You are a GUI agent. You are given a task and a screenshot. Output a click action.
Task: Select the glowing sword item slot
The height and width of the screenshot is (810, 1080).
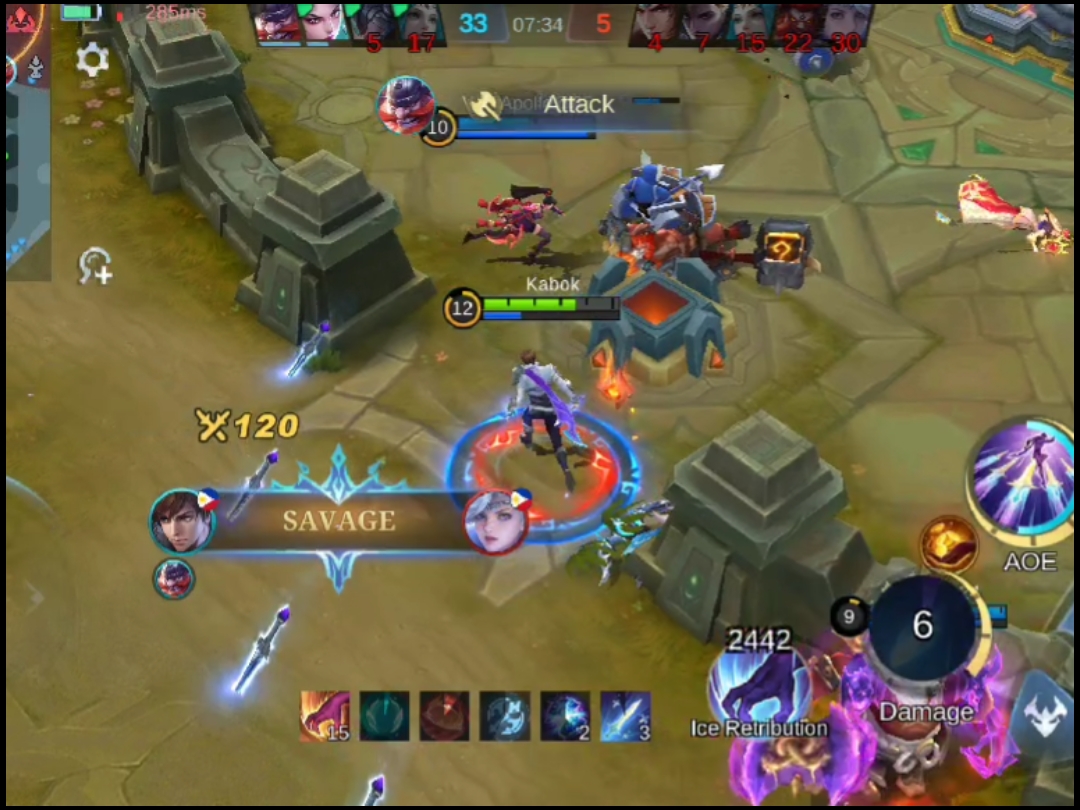(626, 716)
